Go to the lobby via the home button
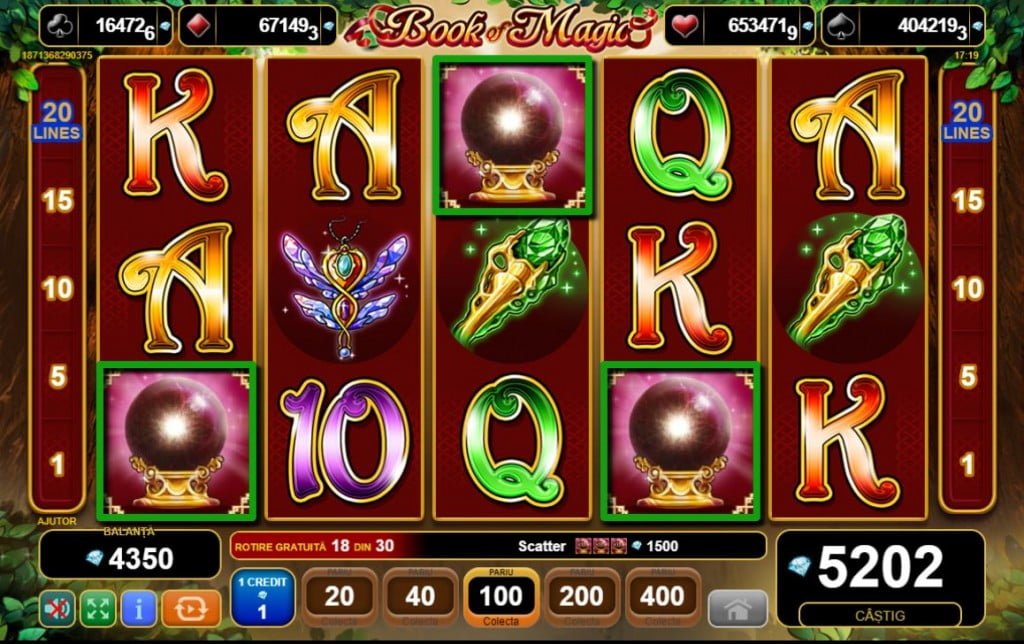The height and width of the screenshot is (644, 1024). (738, 607)
